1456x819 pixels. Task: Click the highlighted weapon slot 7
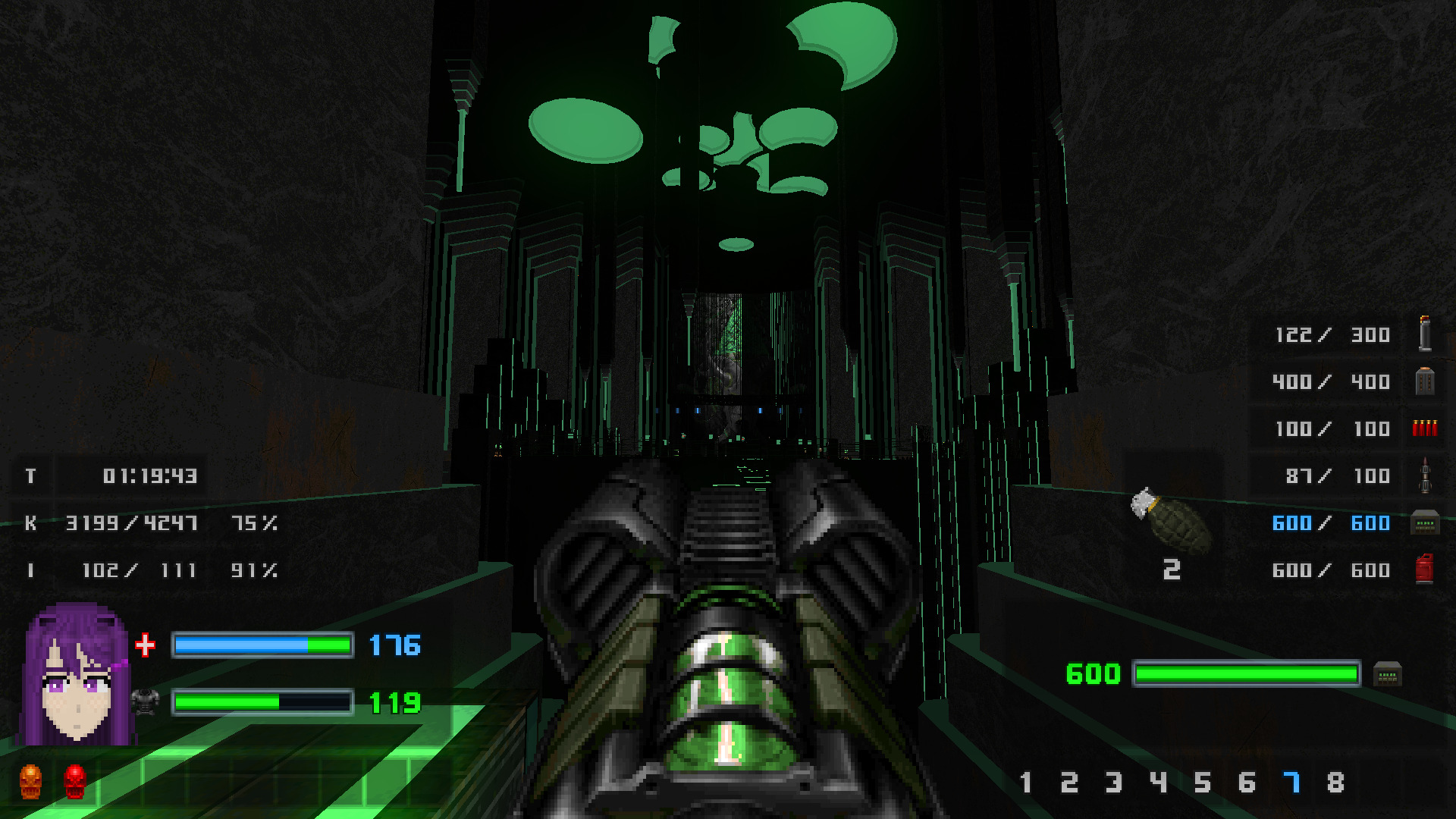click(1291, 783)
